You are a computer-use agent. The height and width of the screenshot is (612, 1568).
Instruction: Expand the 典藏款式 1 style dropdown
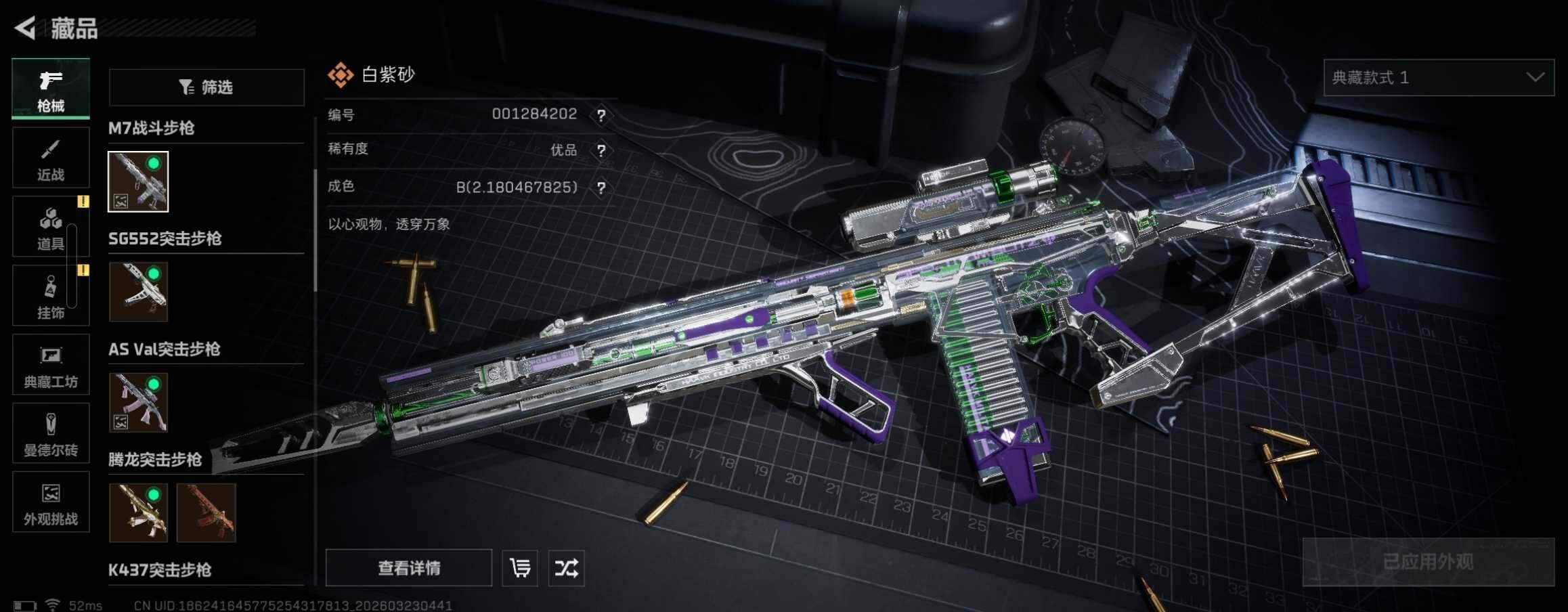[x=1439, y=78]
